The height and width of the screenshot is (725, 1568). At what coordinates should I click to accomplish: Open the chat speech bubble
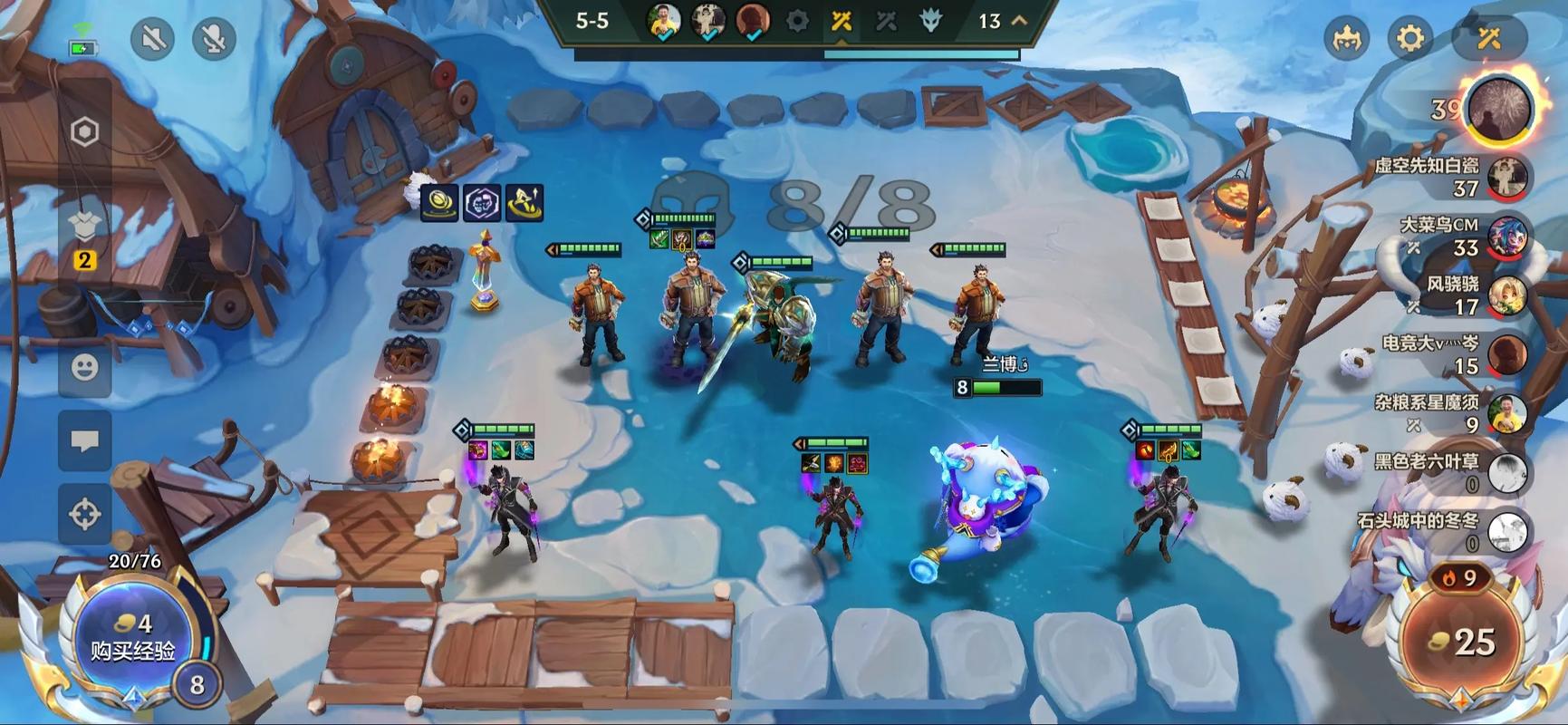(85, 441)
